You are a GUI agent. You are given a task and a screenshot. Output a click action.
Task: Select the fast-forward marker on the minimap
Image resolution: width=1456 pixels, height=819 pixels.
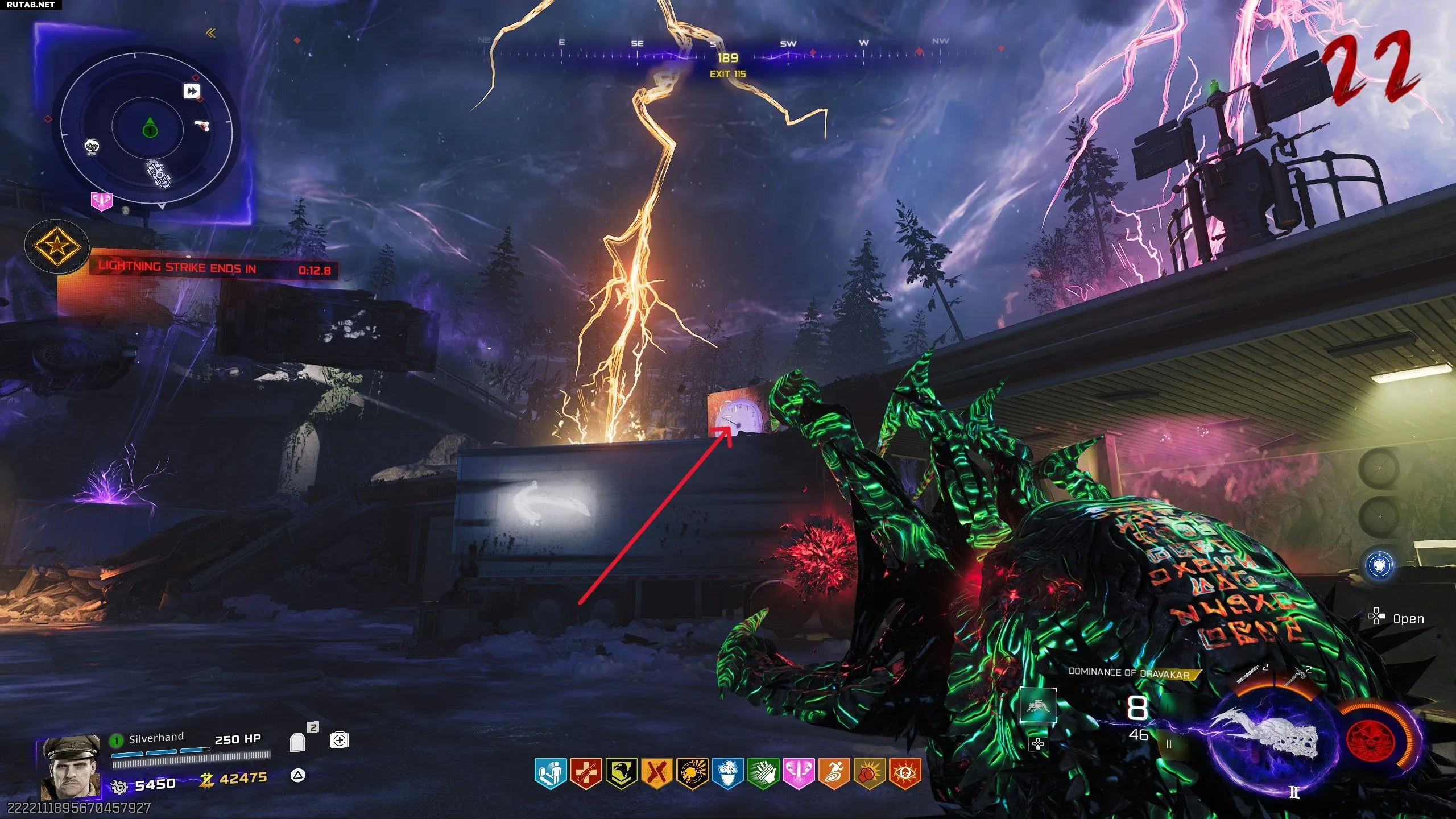pyautogui.click(x=192, y=91)
